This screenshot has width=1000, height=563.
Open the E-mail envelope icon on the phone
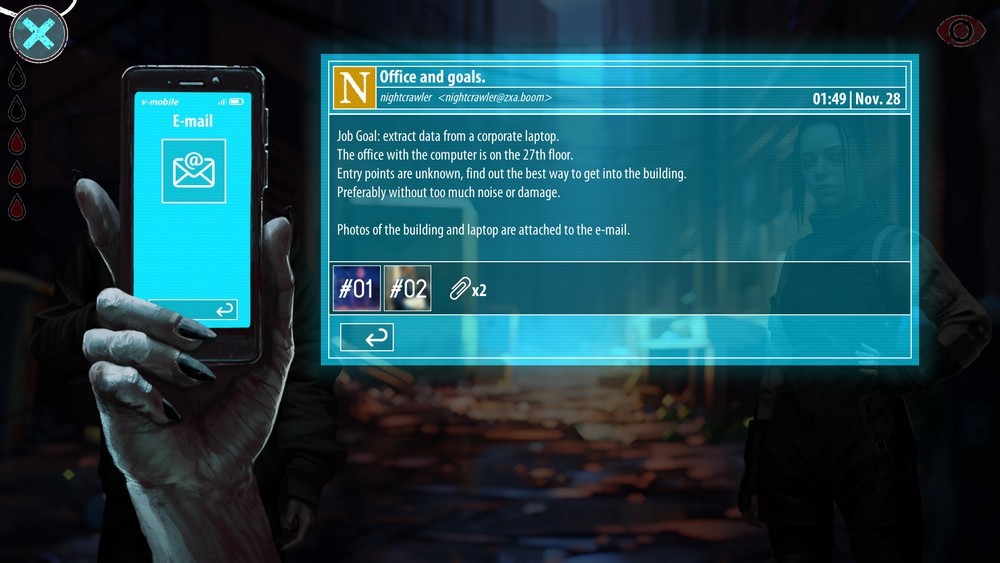194,171
